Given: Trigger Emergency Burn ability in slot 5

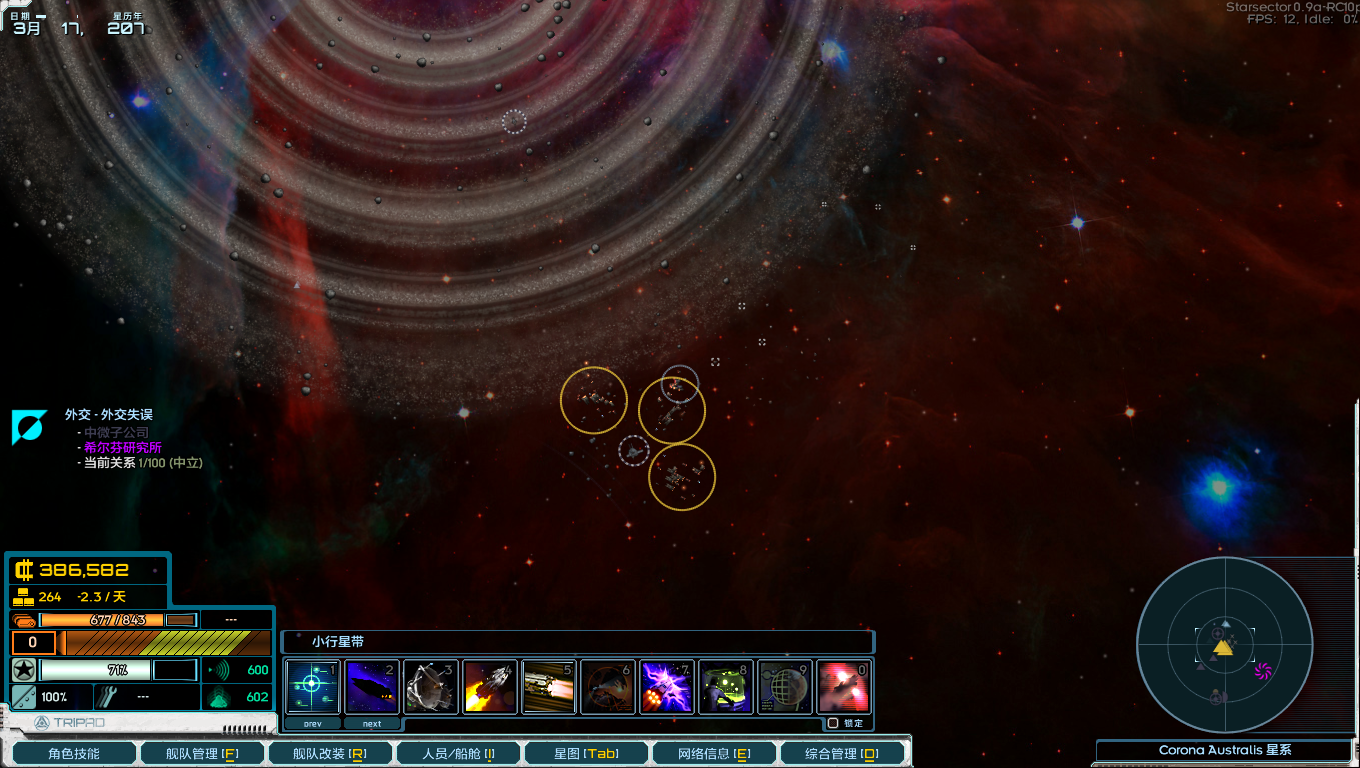Looking at the screenshot, I should (548, 686).
